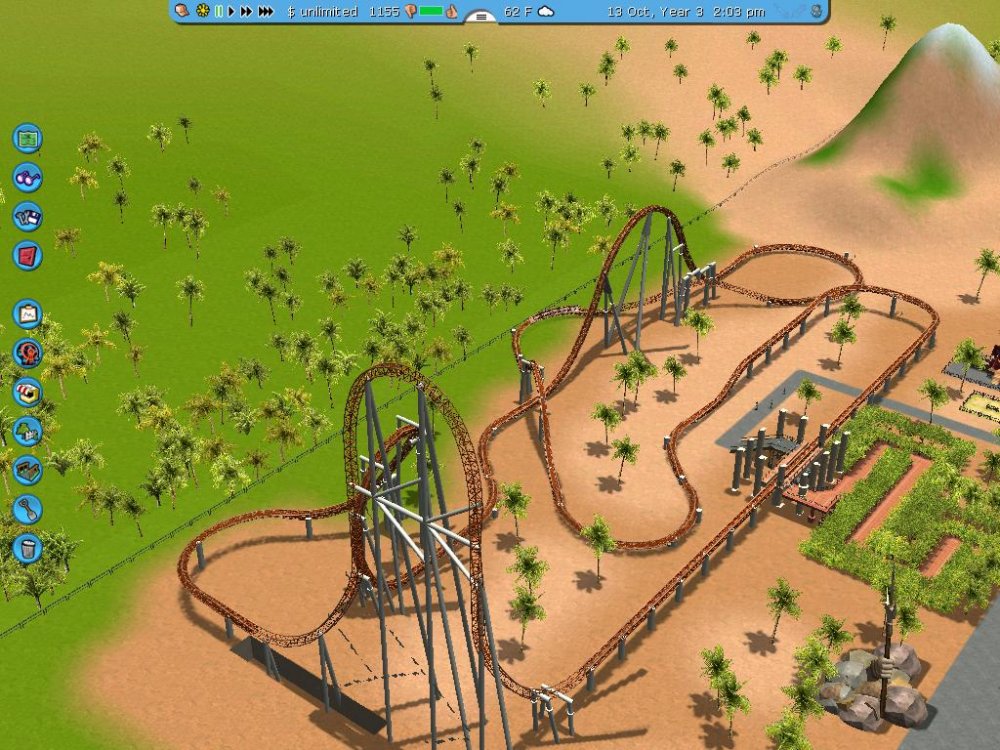The height and width of the screenshot is (750, 1000).
Task: Open the park rating thumbs bar
Action: click(x=431, y=12)
